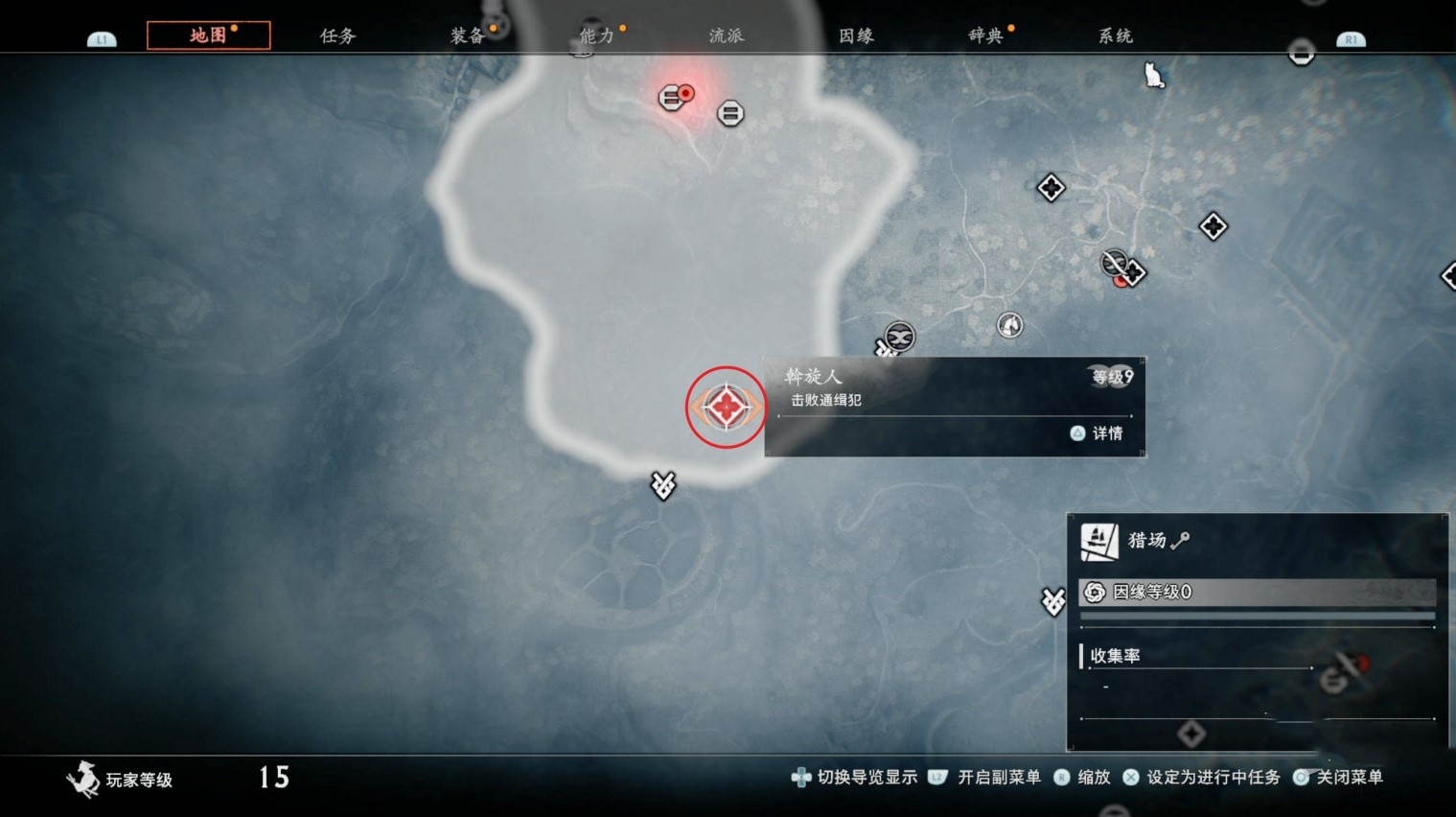This screenshot has width=1456, height=817.
Task: Open the 系统 system tab
Action: tap(1115, 35)
